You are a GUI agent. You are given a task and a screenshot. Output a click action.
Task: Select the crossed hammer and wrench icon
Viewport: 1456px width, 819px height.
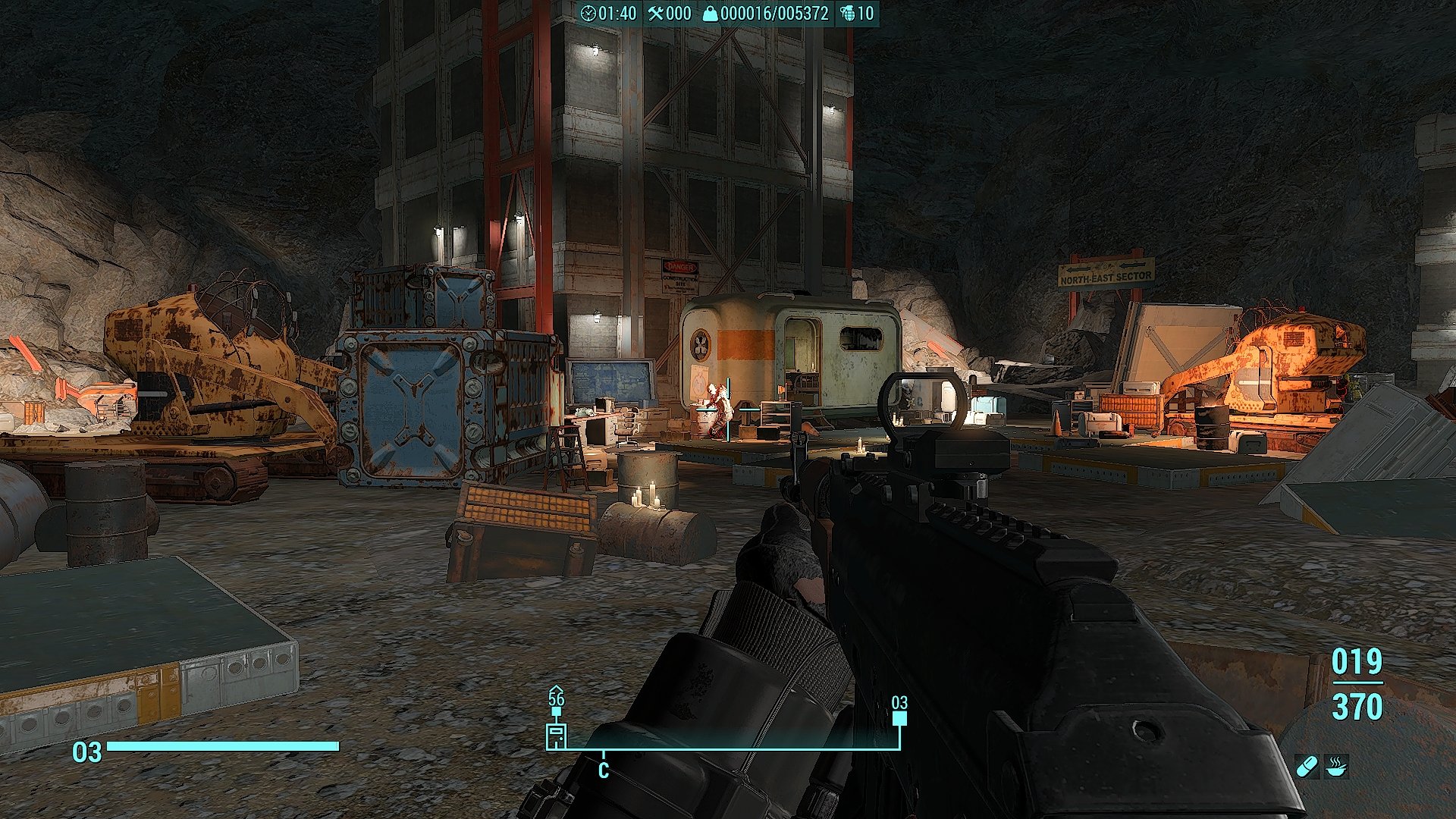655,14
